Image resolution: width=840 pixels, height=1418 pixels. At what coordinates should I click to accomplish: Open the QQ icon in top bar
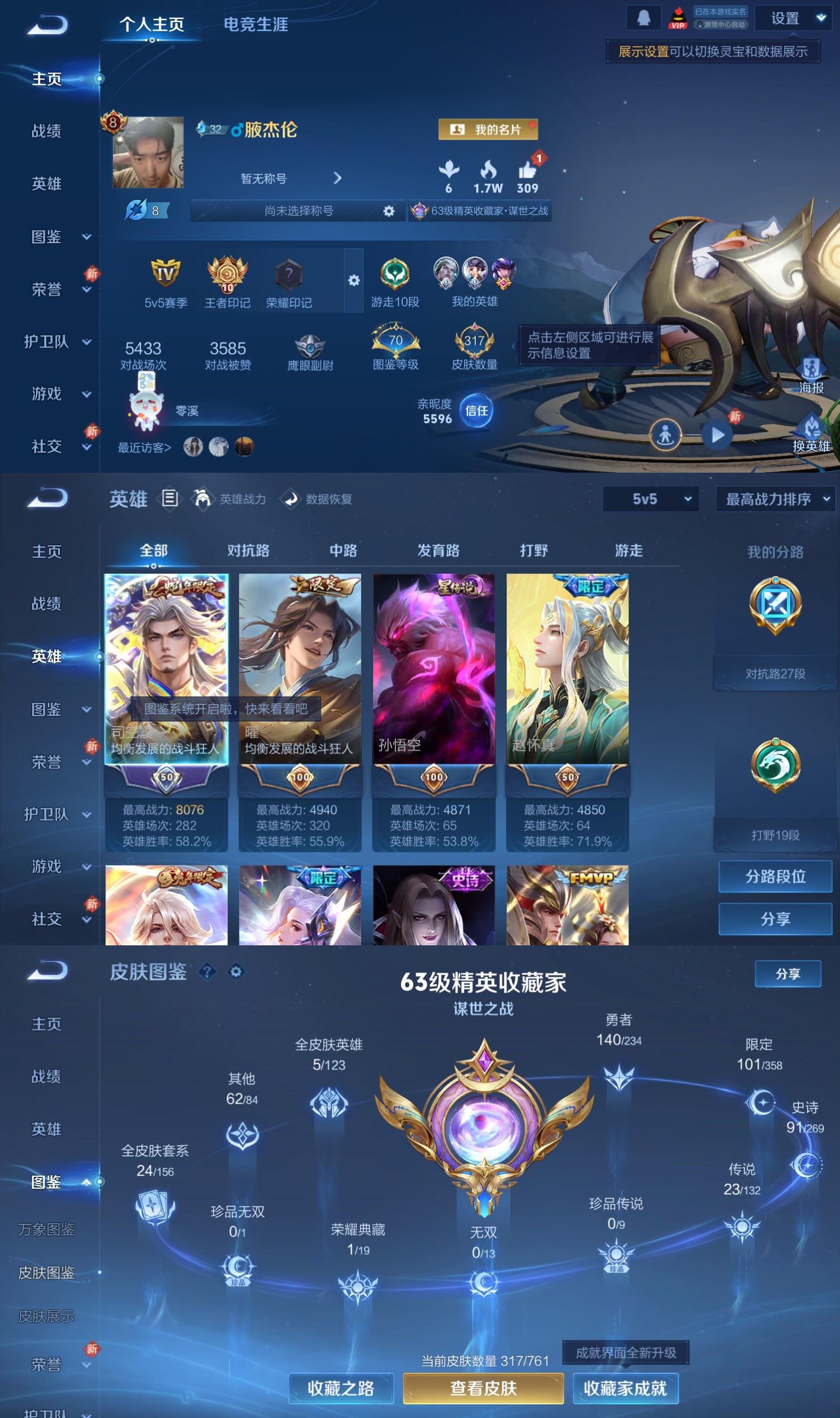tap(644, 17)
